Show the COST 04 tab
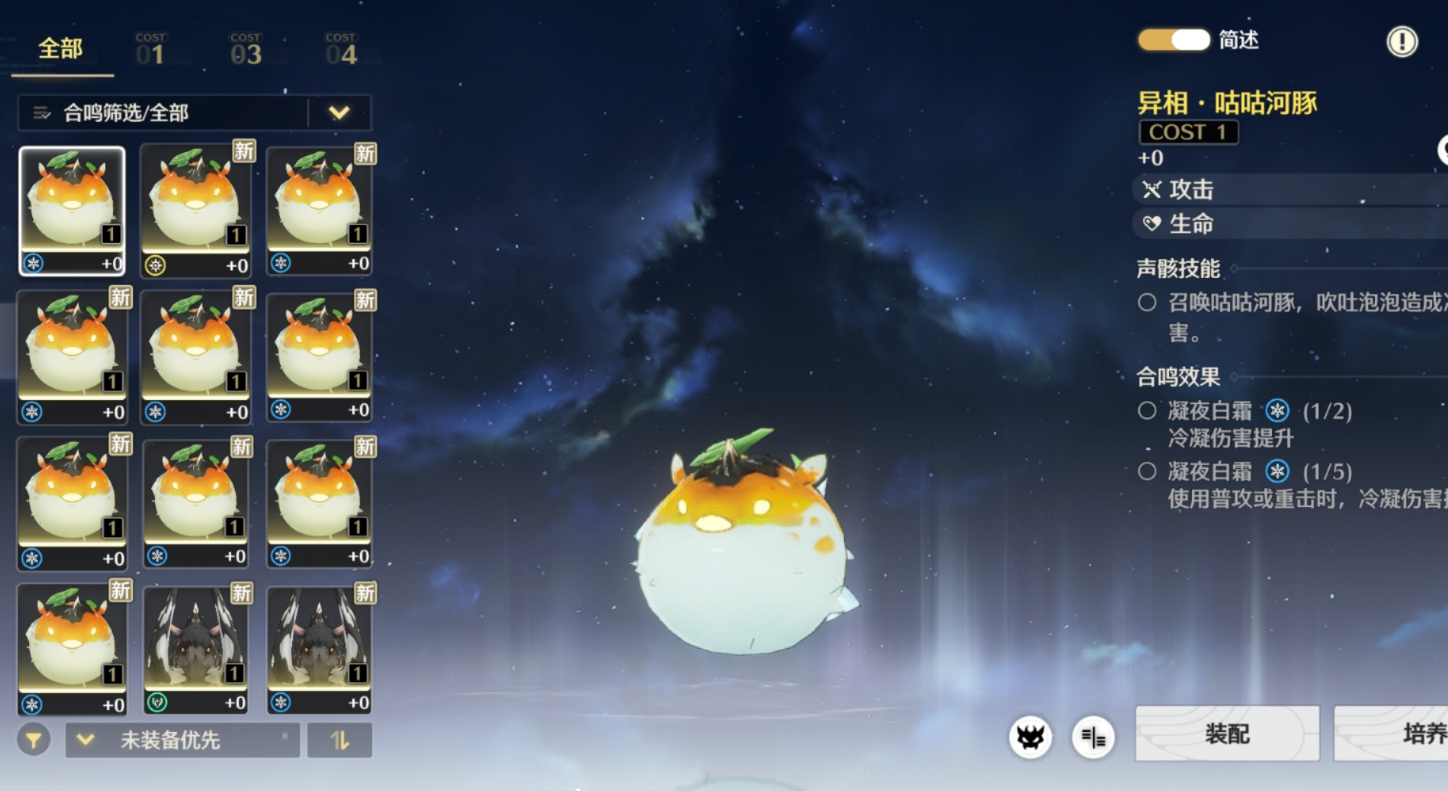 click(x=341, y=49)
